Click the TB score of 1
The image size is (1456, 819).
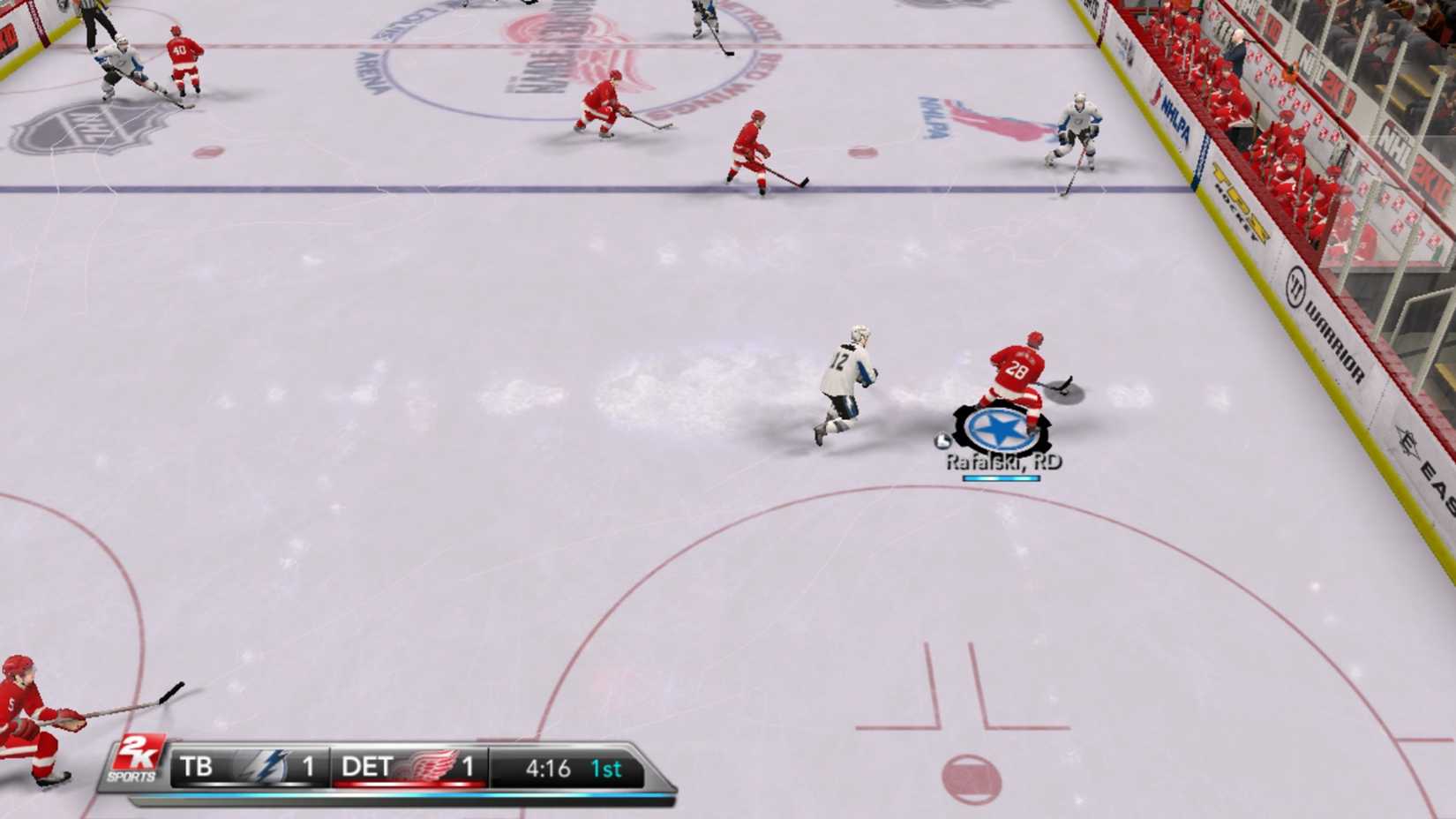click(308, 767)
